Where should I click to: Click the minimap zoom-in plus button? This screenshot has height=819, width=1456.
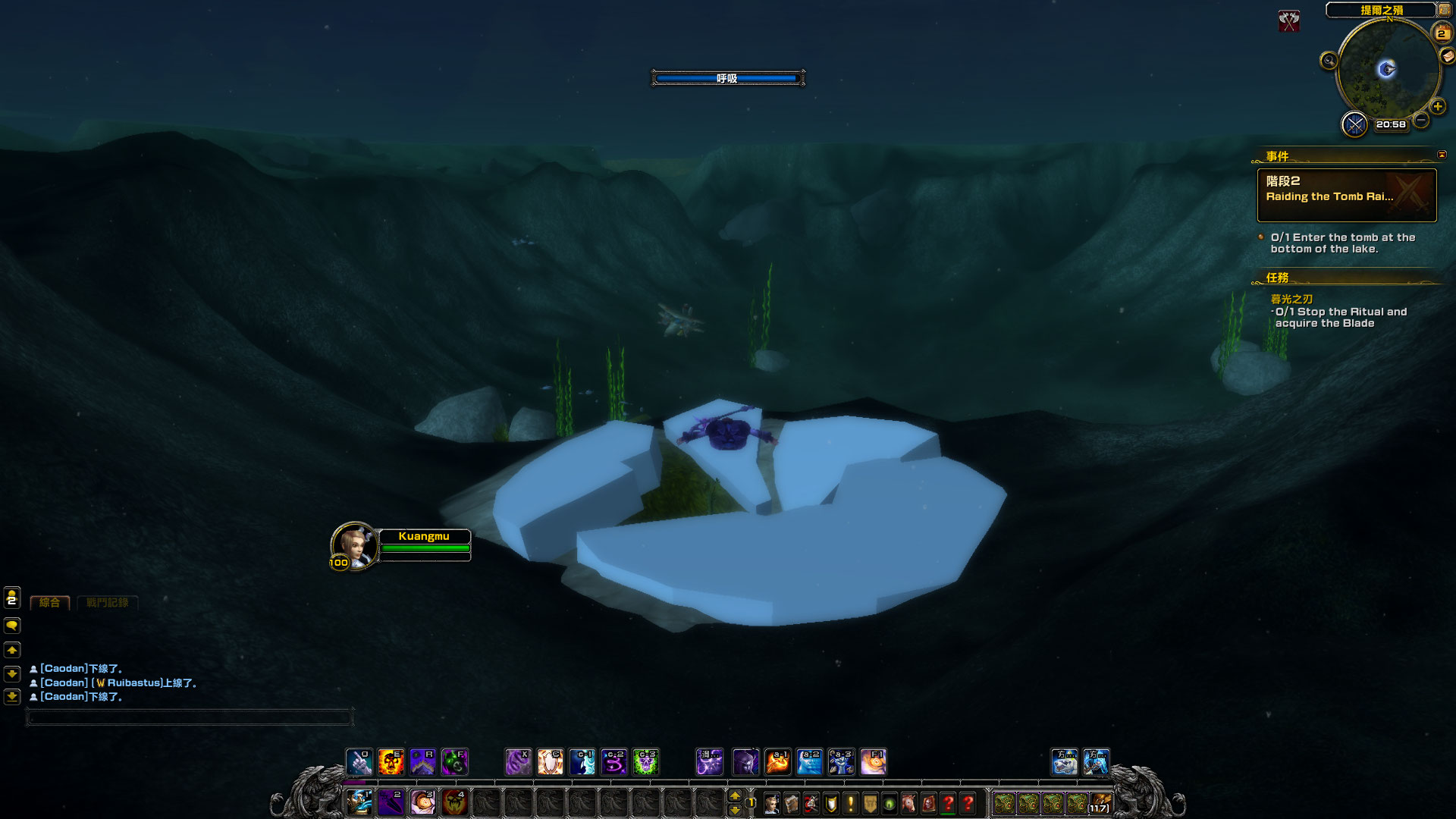pyautogui.click(x=1437, y=107)
